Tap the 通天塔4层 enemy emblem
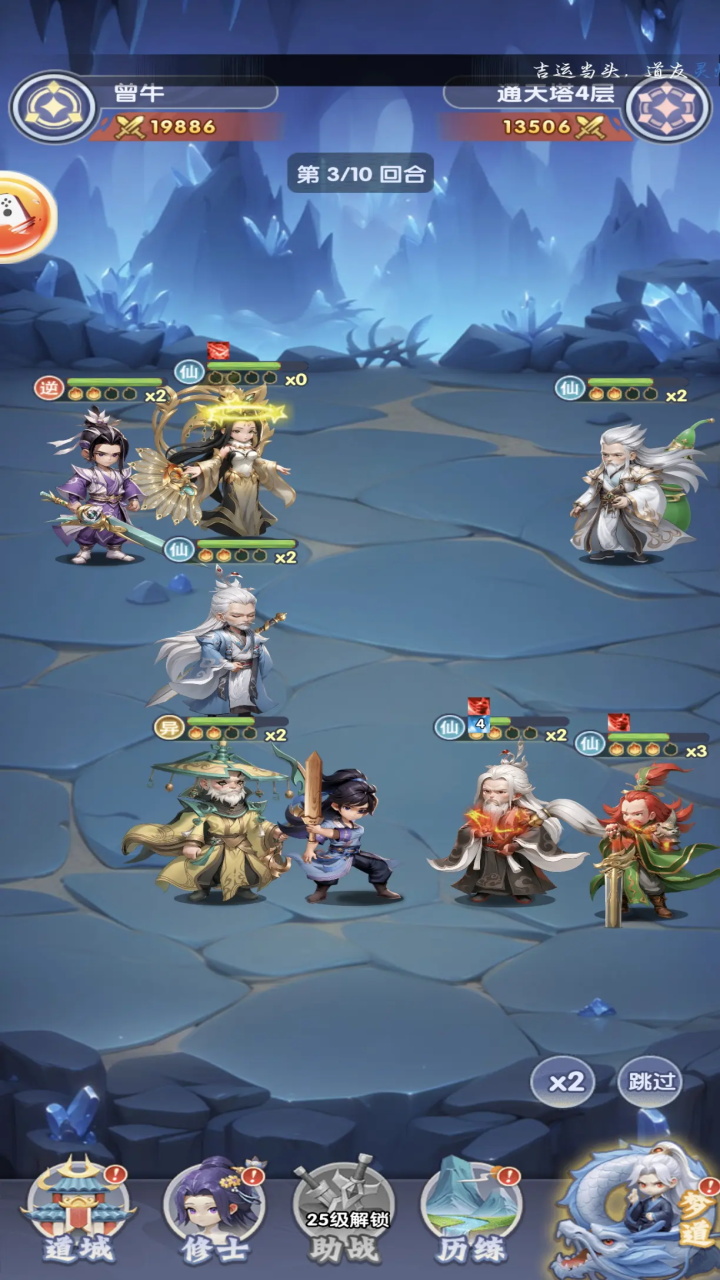 click(x=668, y=107)
